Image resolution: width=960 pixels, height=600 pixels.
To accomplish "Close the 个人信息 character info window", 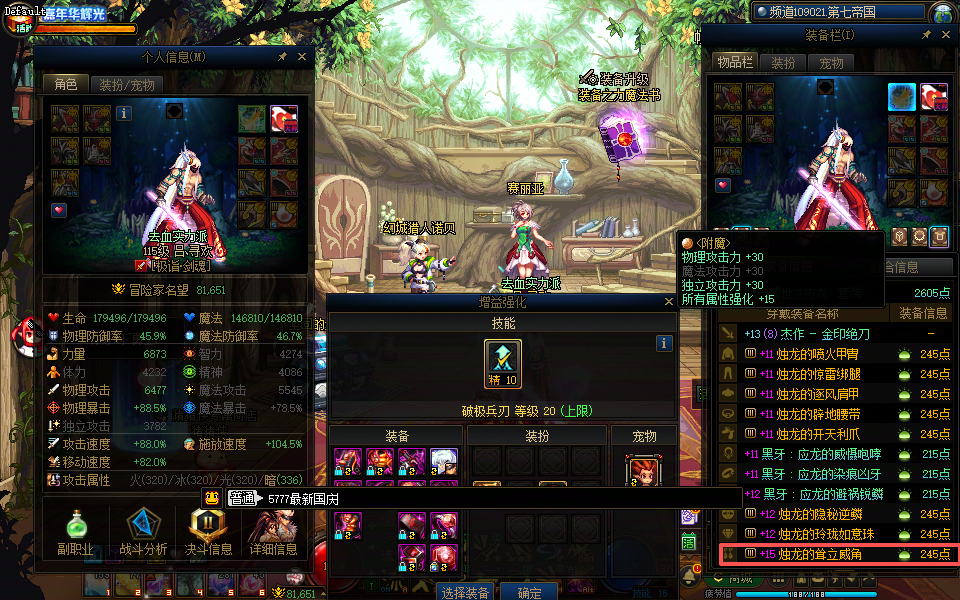I will pos(302,57).
